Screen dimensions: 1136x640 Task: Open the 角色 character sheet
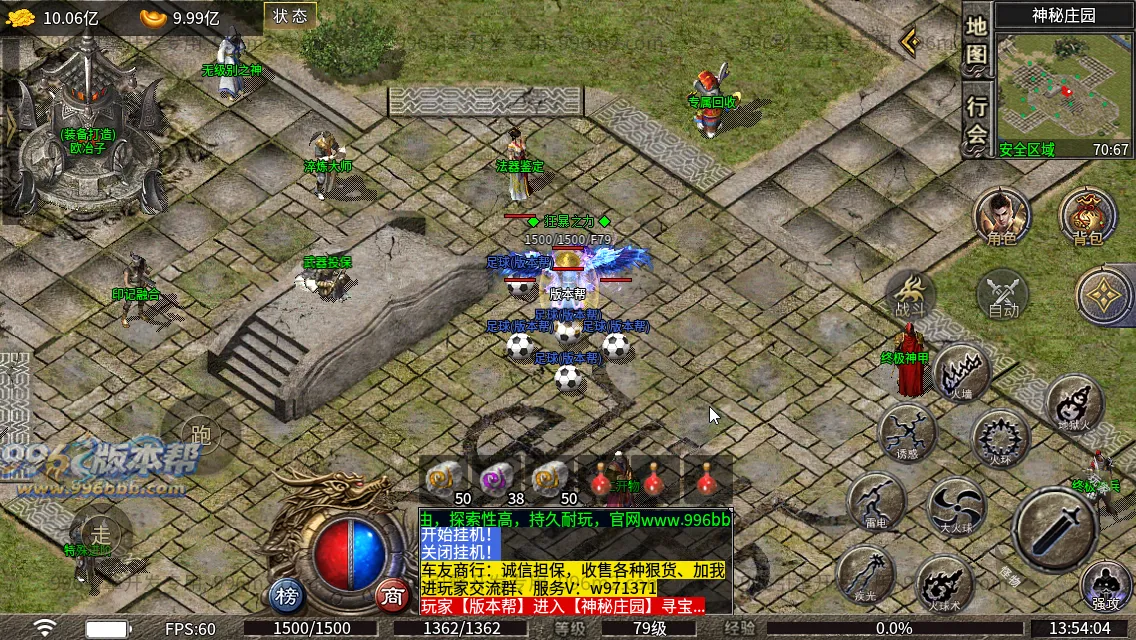(x=1002, y=216)
